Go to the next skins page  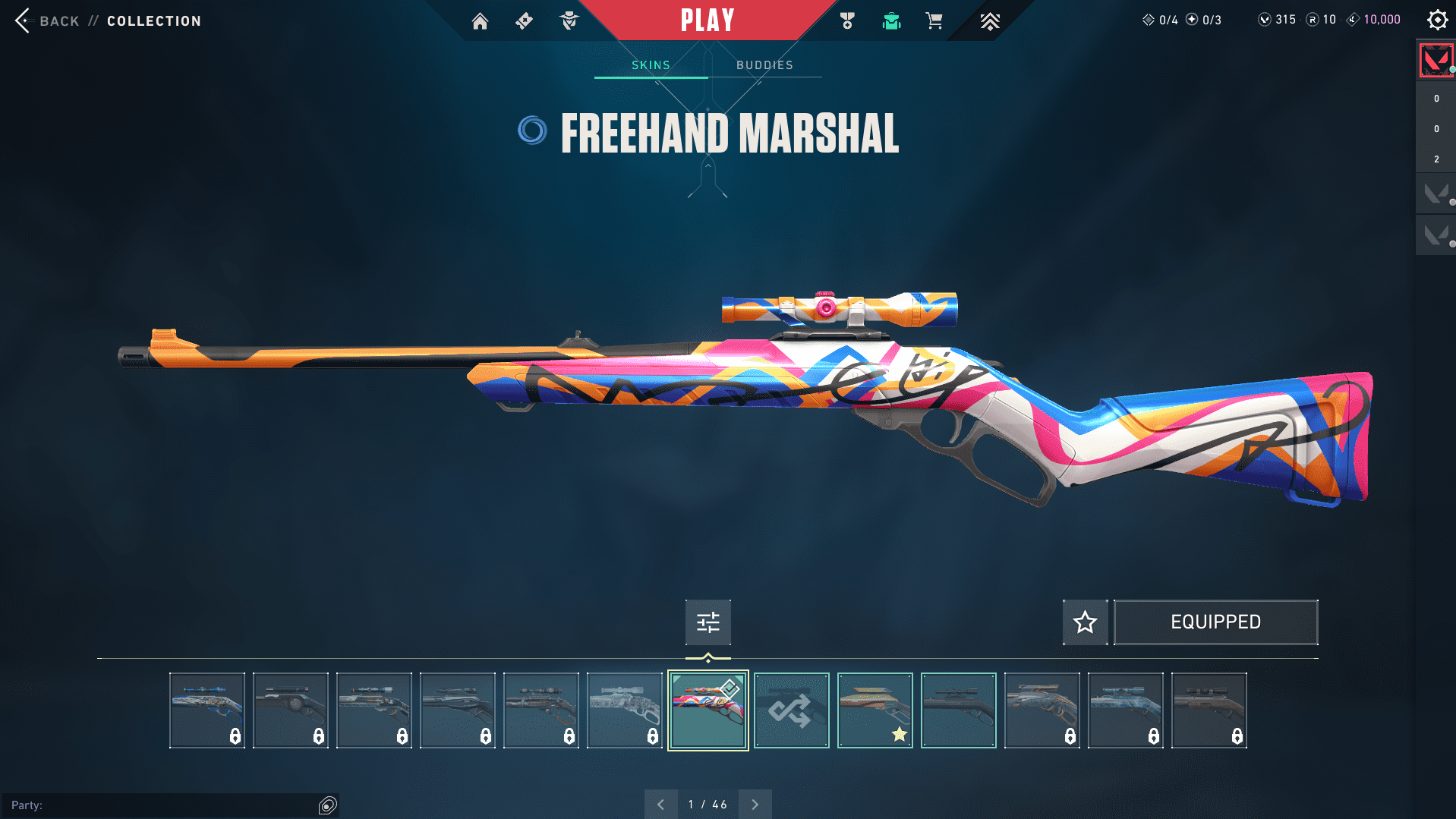(x=755, y=805)
